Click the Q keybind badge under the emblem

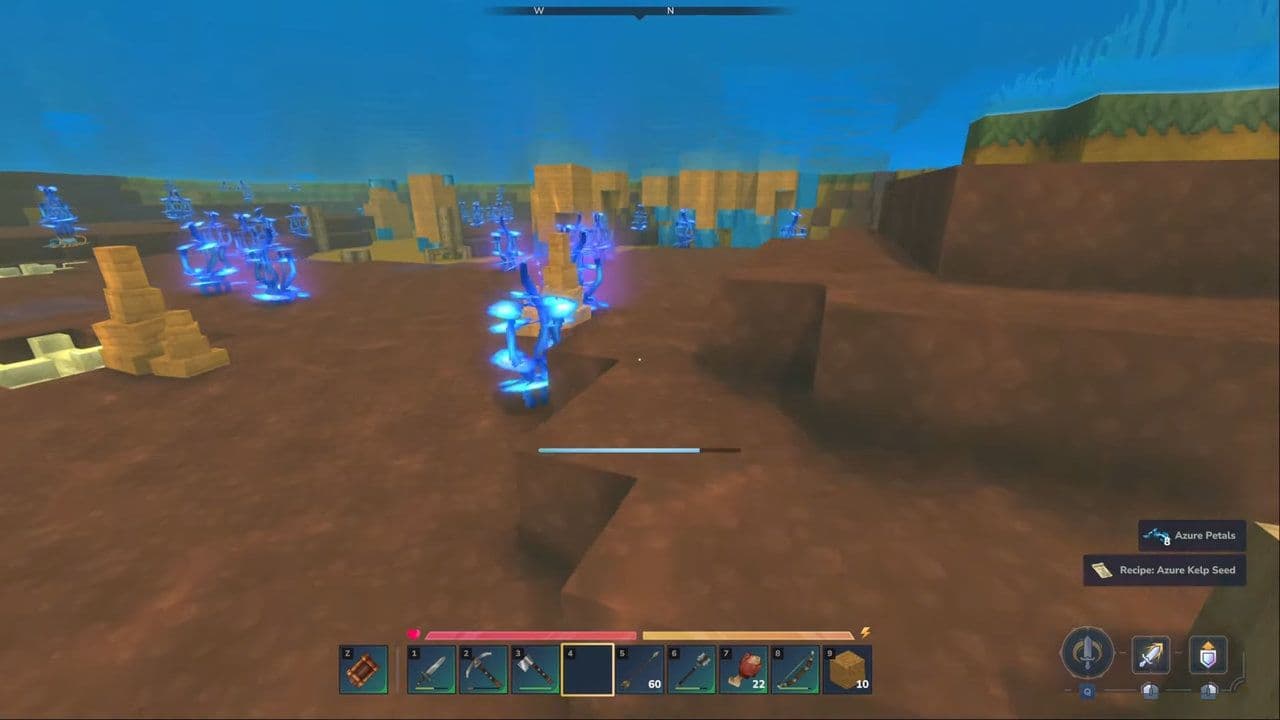[x=1088, y=689]
